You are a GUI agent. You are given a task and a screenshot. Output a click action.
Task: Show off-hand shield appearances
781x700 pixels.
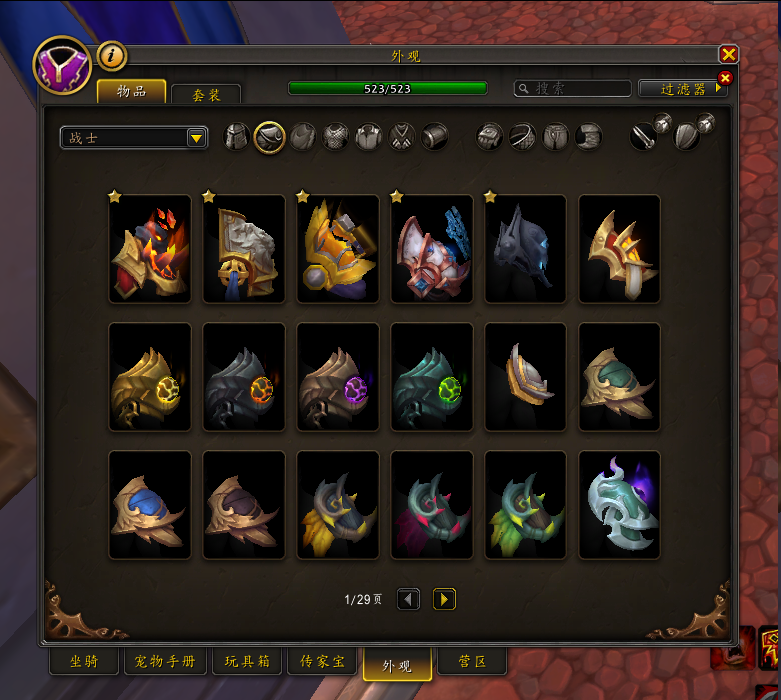688,136
